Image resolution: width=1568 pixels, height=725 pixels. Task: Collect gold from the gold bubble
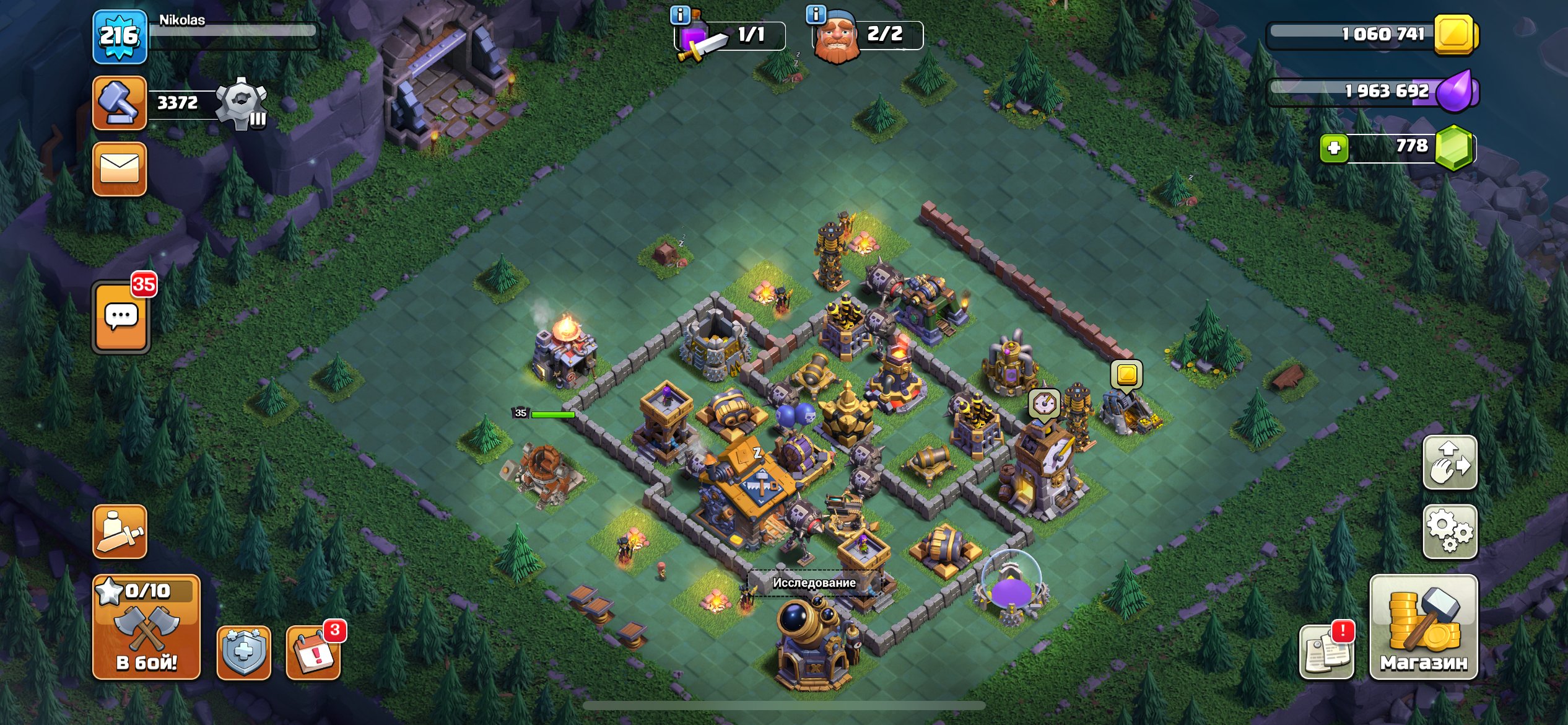coord(1126,374)
